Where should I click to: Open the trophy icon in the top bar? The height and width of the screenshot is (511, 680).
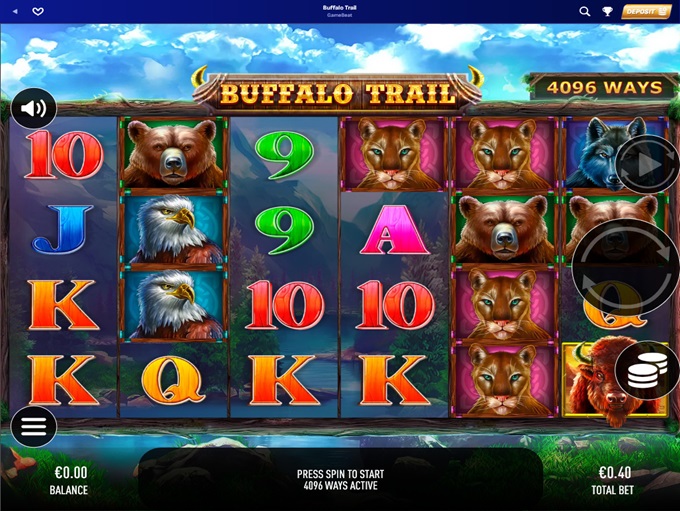pyautogui.click(x=607, y=11)
